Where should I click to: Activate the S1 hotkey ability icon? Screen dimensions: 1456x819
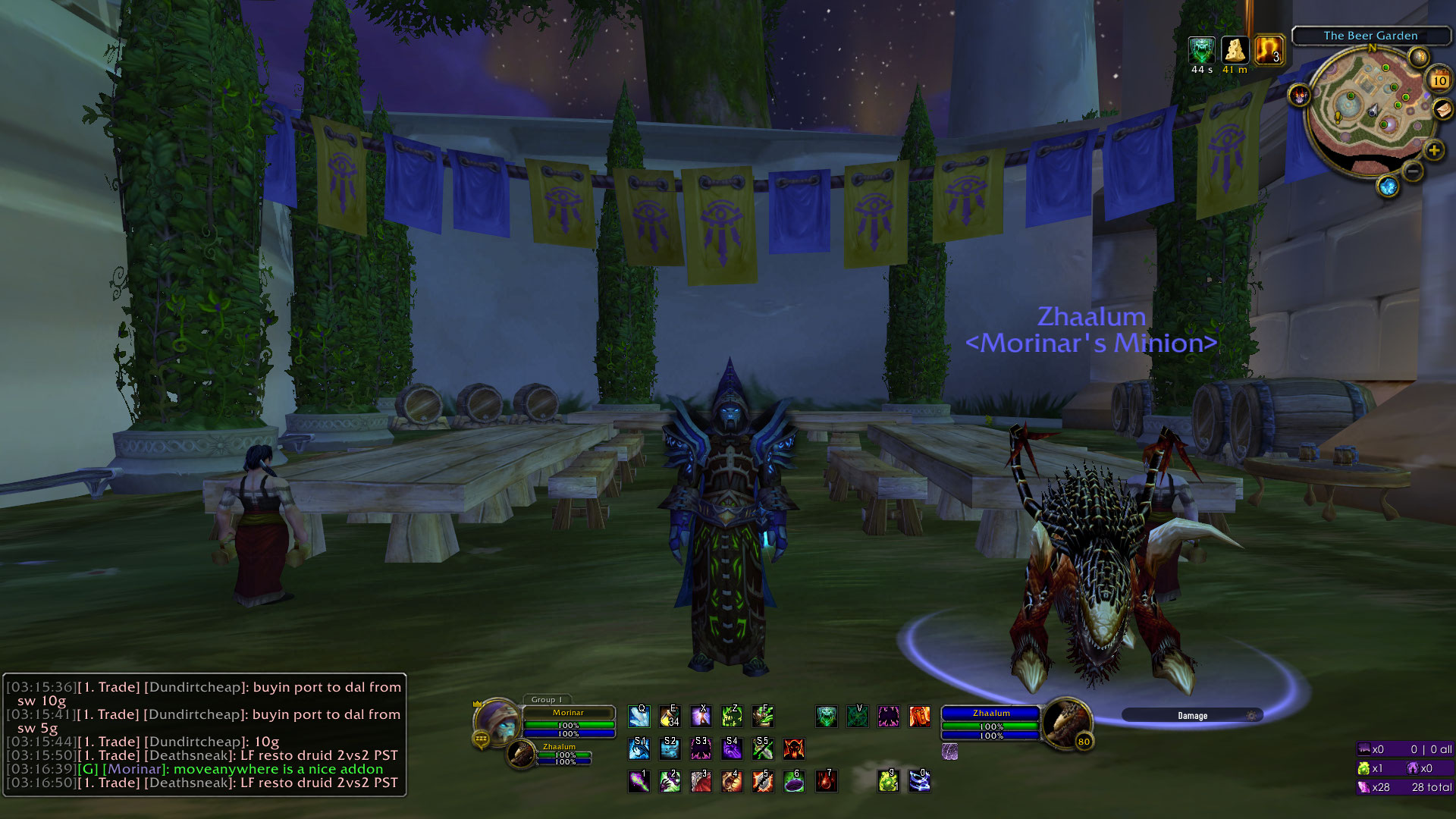pos(639,749)
